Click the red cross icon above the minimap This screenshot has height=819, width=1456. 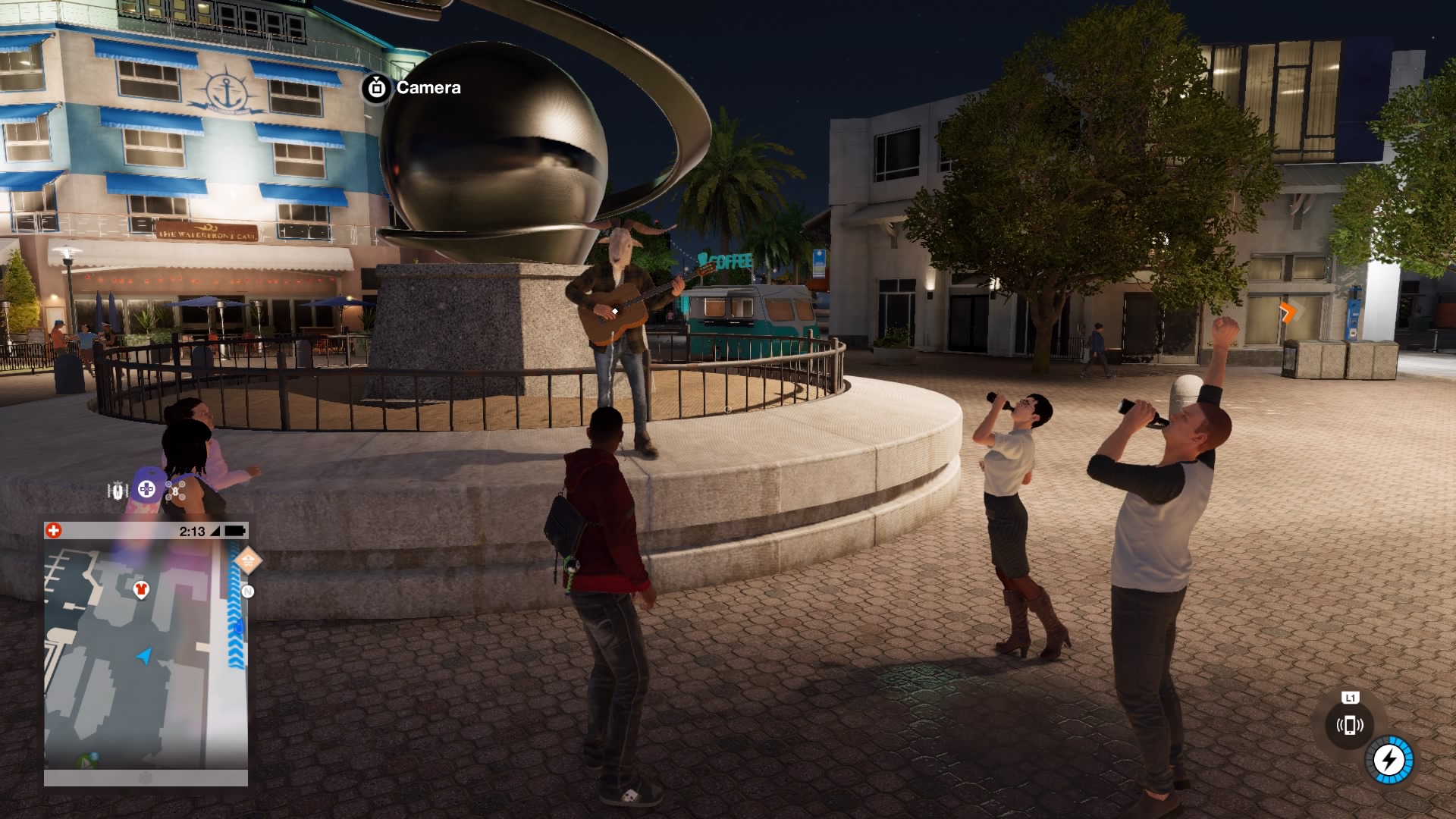point(53,531)
